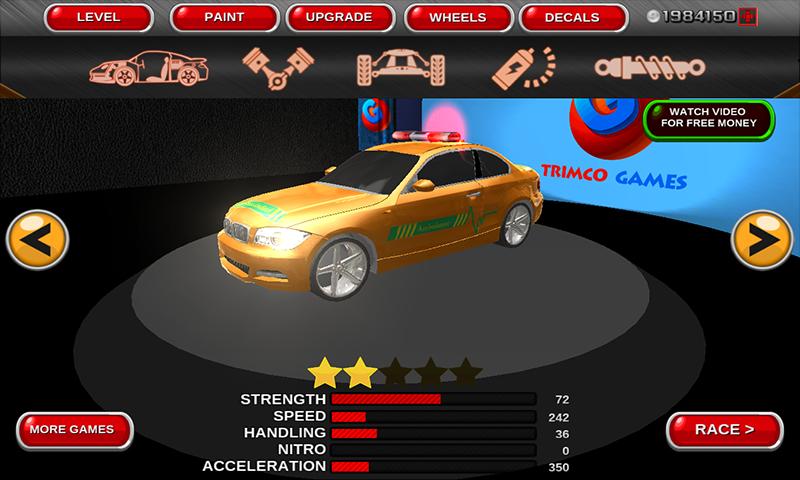Choose the nitro bottle upgrade icon
This screenshot has width=800, height=480.
523,66
